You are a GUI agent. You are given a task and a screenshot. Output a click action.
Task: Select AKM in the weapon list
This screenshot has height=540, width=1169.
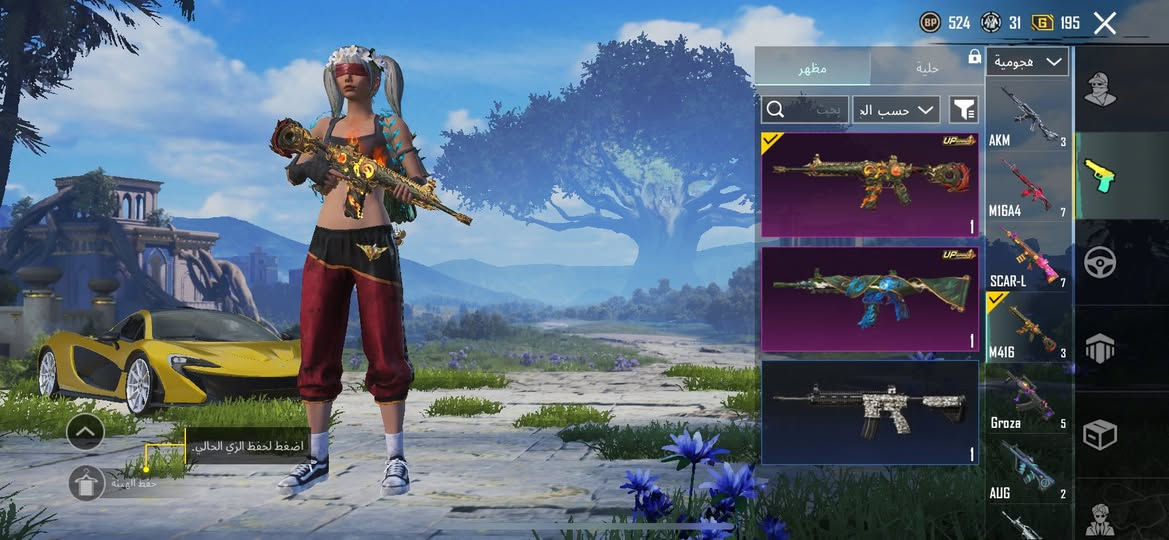(x=1028, y=115)
